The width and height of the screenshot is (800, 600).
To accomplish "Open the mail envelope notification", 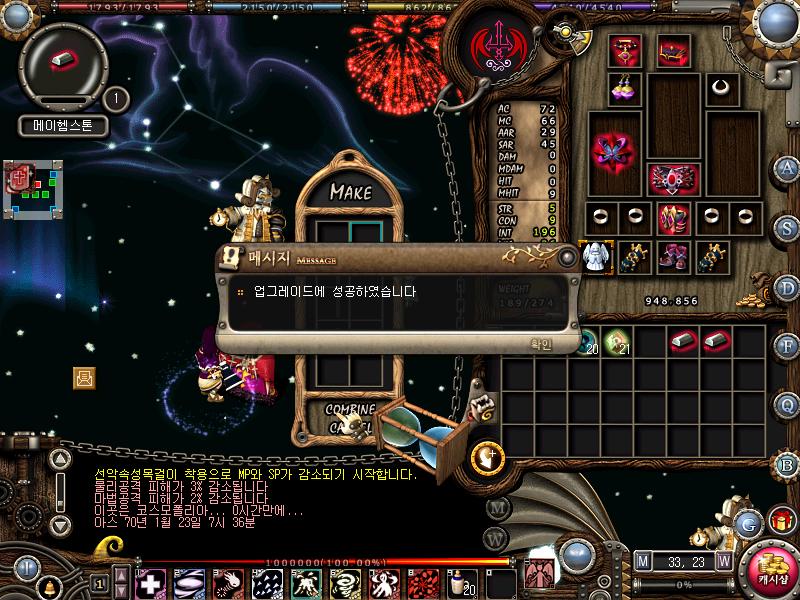I will tap(84, 377).
